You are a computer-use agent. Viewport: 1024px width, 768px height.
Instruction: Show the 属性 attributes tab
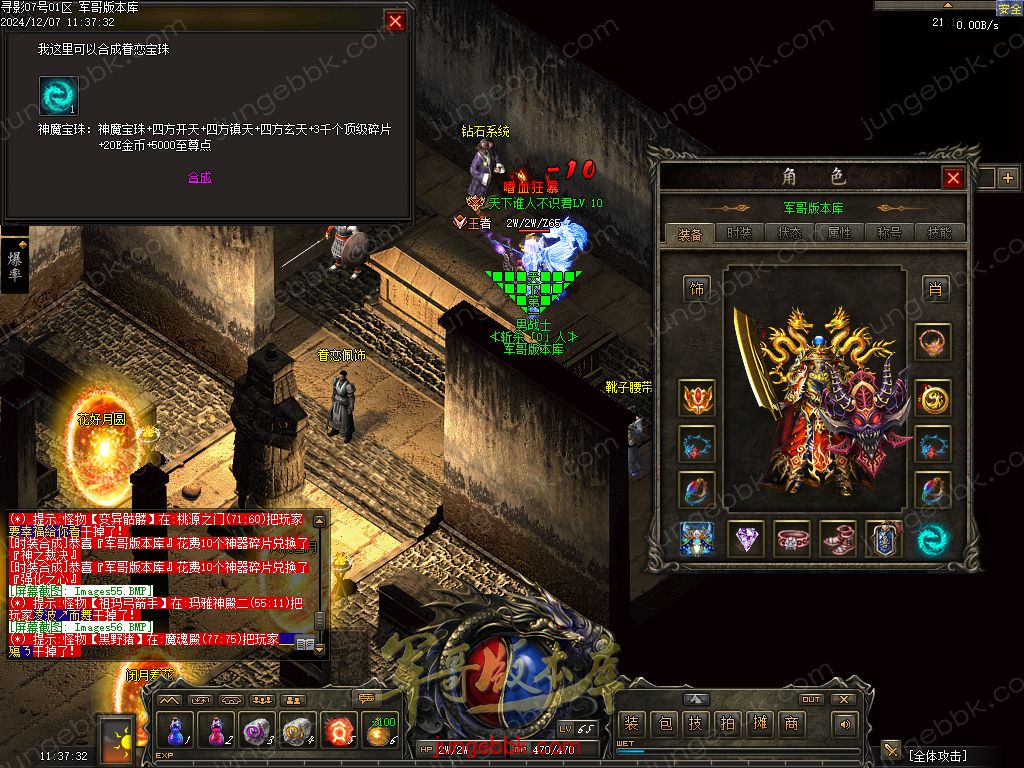pos(840,233)
